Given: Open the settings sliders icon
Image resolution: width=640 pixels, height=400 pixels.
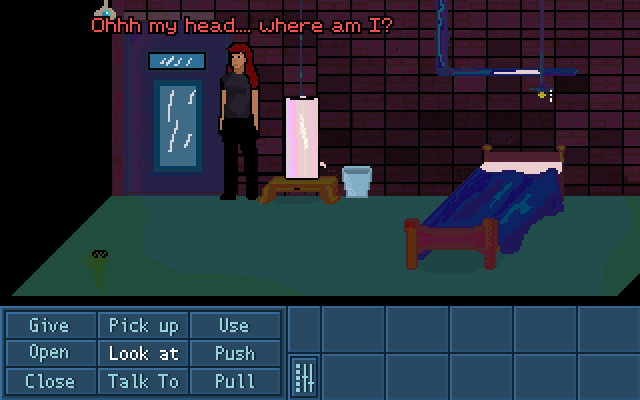Looking at the screenshot, I should [305, 377].
